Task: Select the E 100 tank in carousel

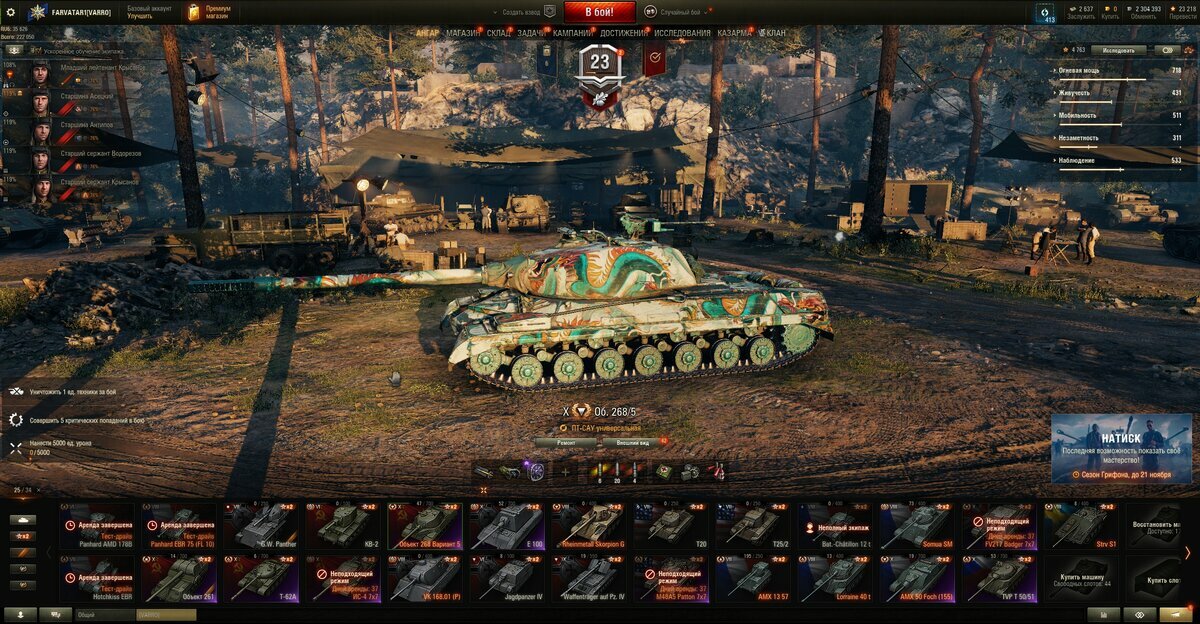Action: 507,524
